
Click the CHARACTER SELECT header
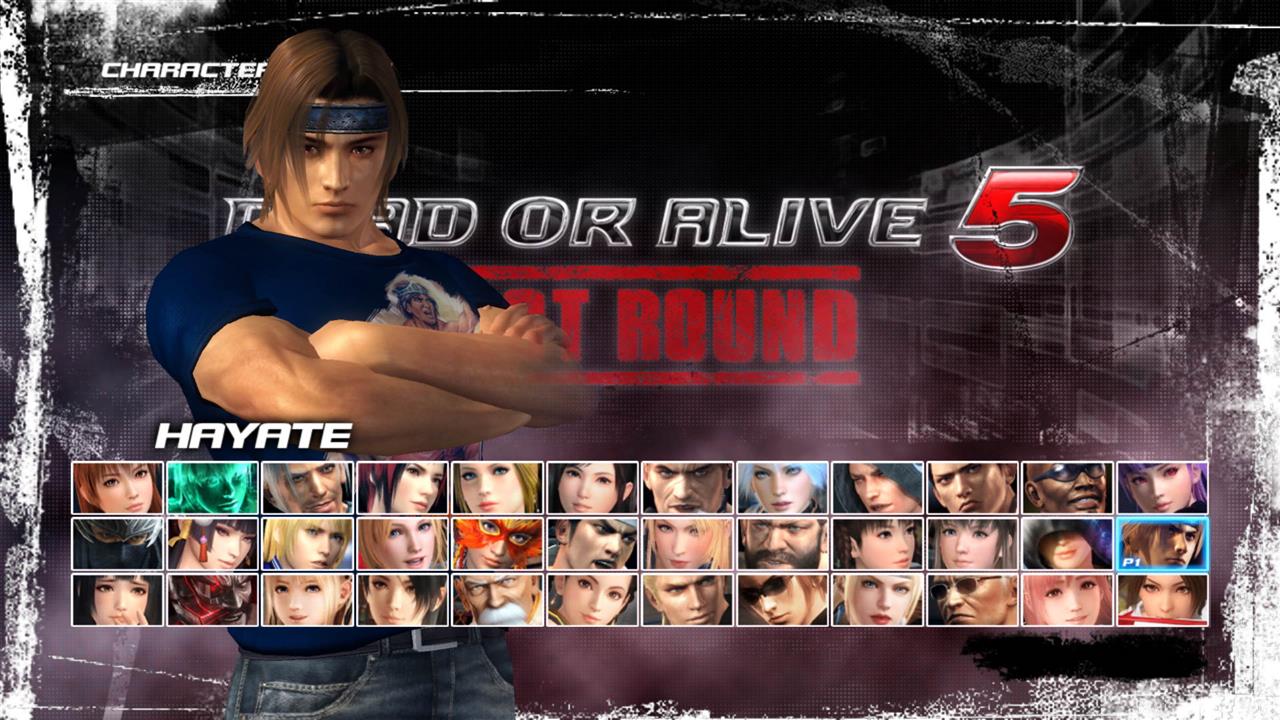[x=180, y=68]
